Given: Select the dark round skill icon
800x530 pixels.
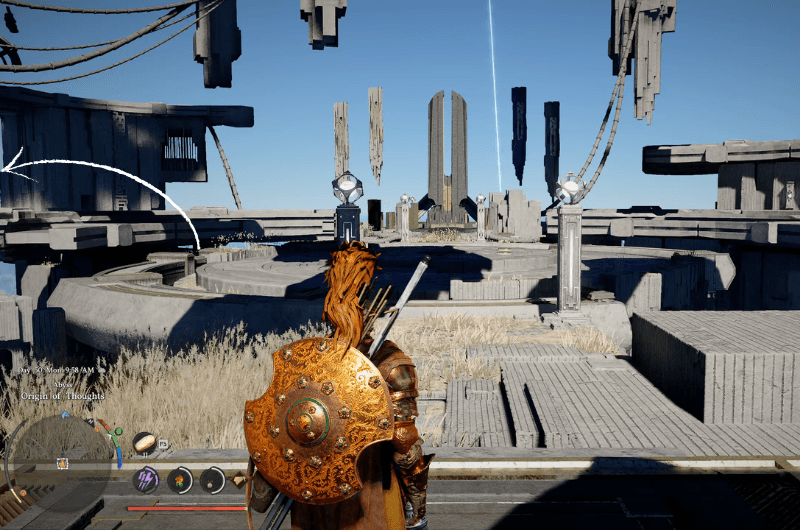Looking at the screenshot, I should point(213,480).
